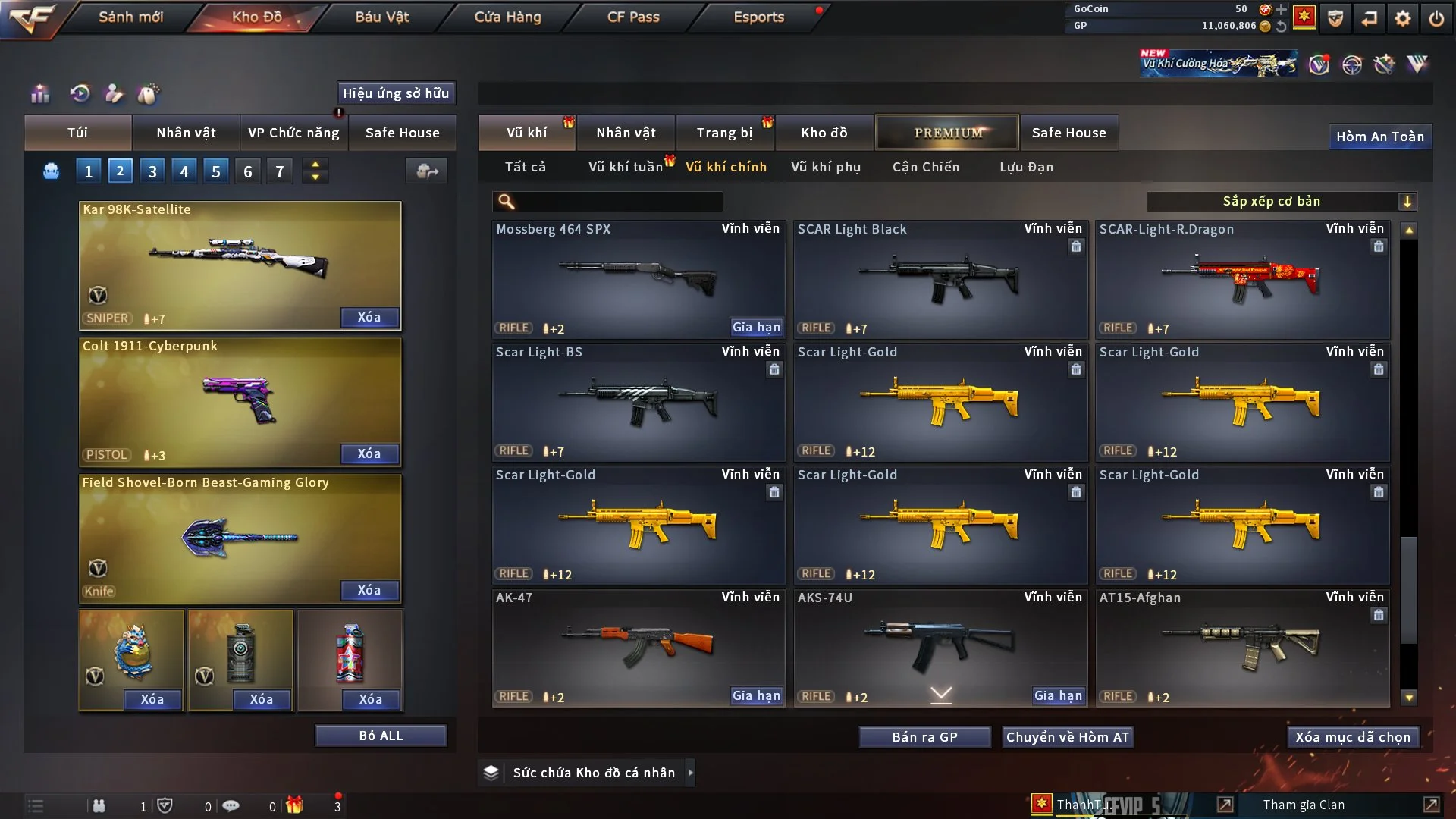Remove the Colt 1911-Cyberpunk with Xóa
The width and height of the screenshot is (1456, 819).
tap(369, 454)
